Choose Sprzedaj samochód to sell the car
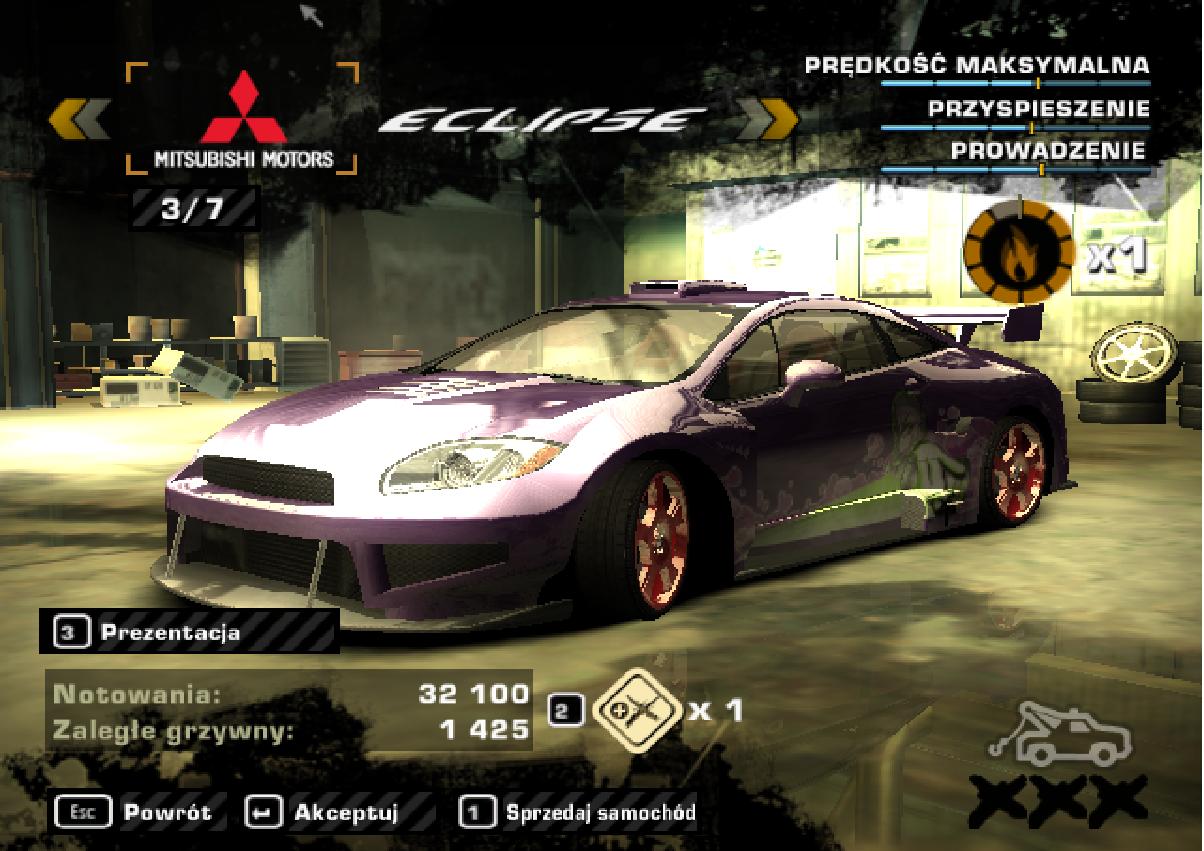The image size is (1204, 851). 580,812
